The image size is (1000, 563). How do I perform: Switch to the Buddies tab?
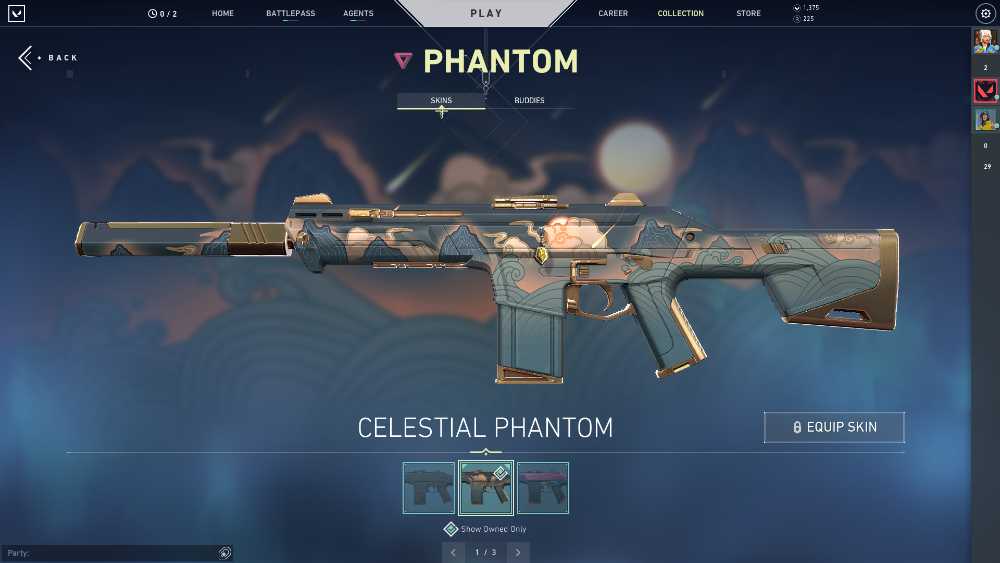[x=529, y=101]
